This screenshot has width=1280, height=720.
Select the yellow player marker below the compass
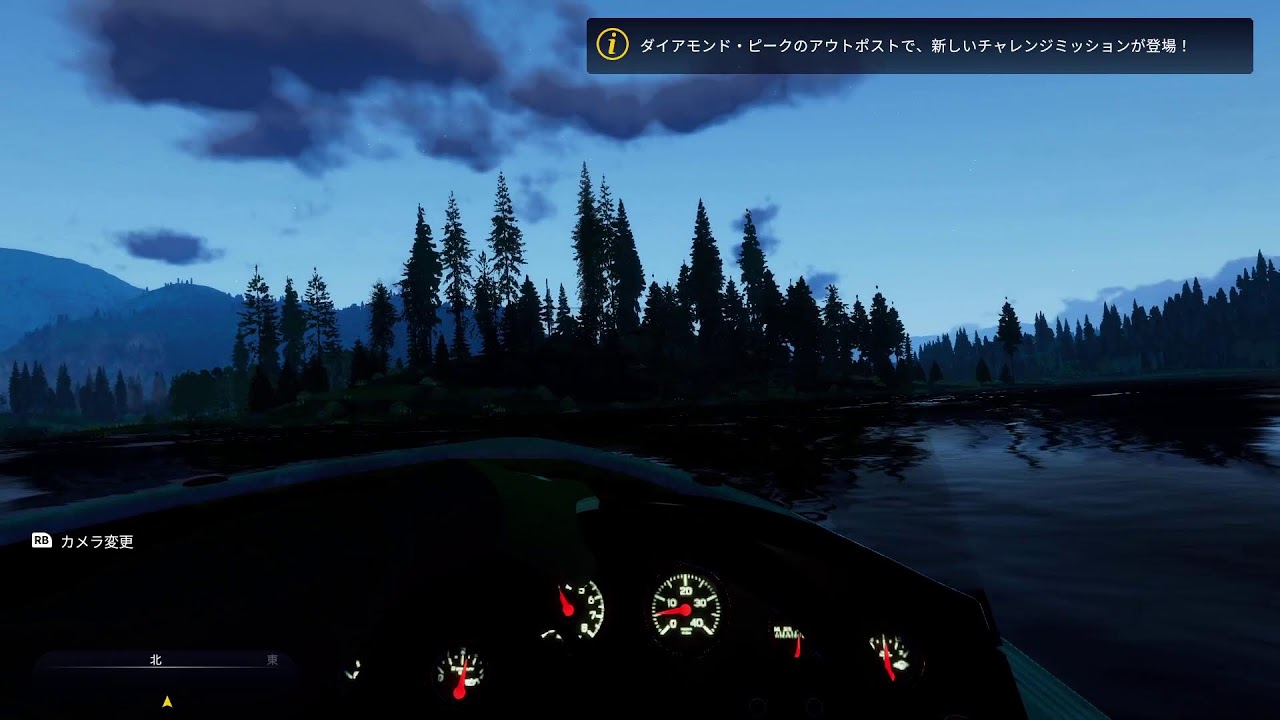pyautogui.click(x=168, y=702)
